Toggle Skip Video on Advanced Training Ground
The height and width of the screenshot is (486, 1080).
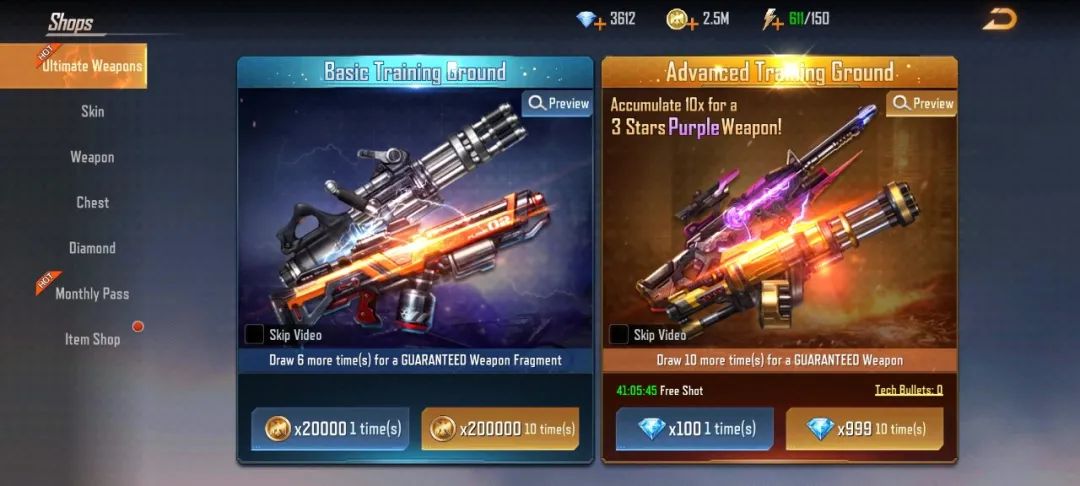pos(620,335)
